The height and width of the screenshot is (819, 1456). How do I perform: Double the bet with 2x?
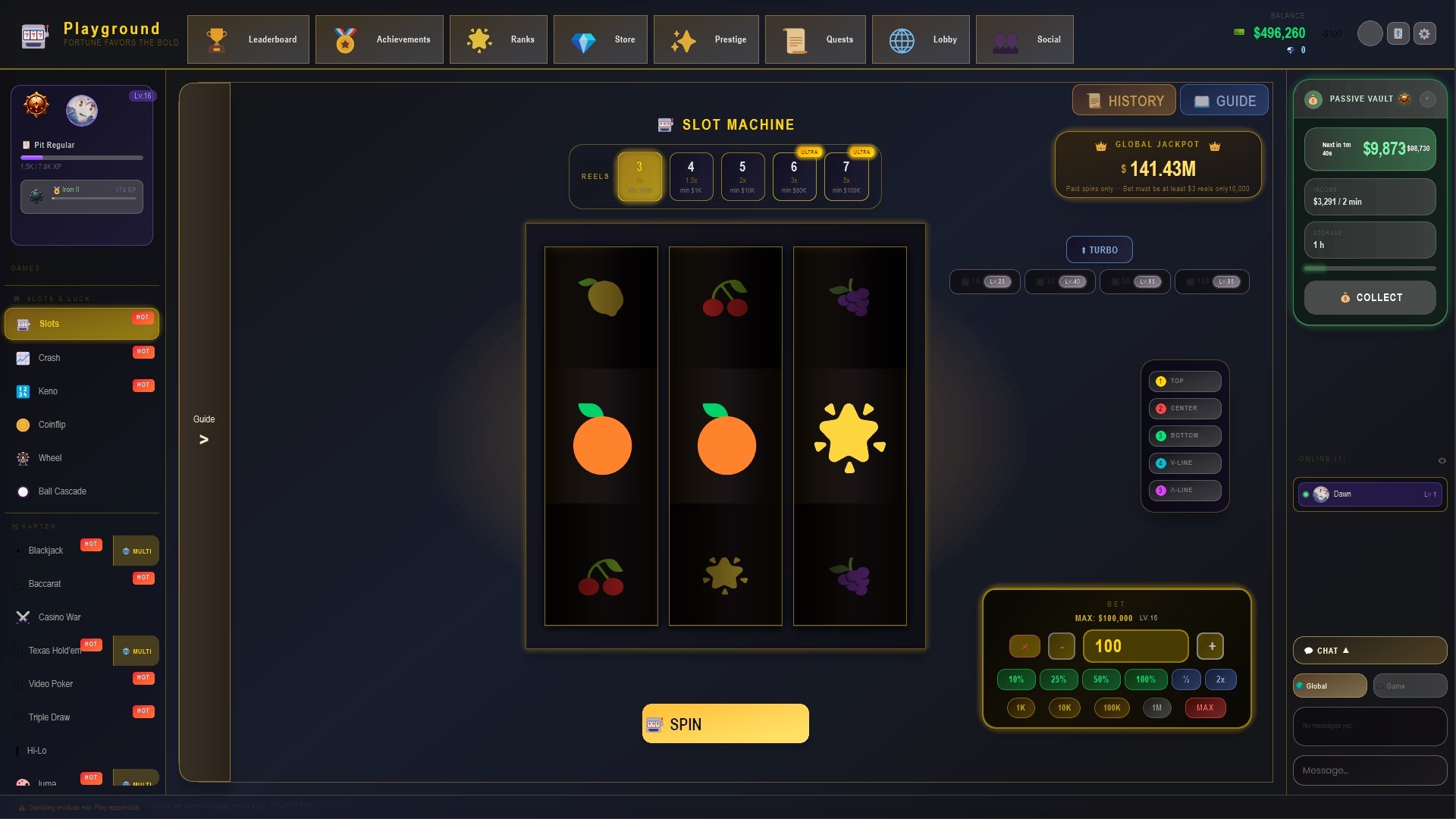[1220, 679]
